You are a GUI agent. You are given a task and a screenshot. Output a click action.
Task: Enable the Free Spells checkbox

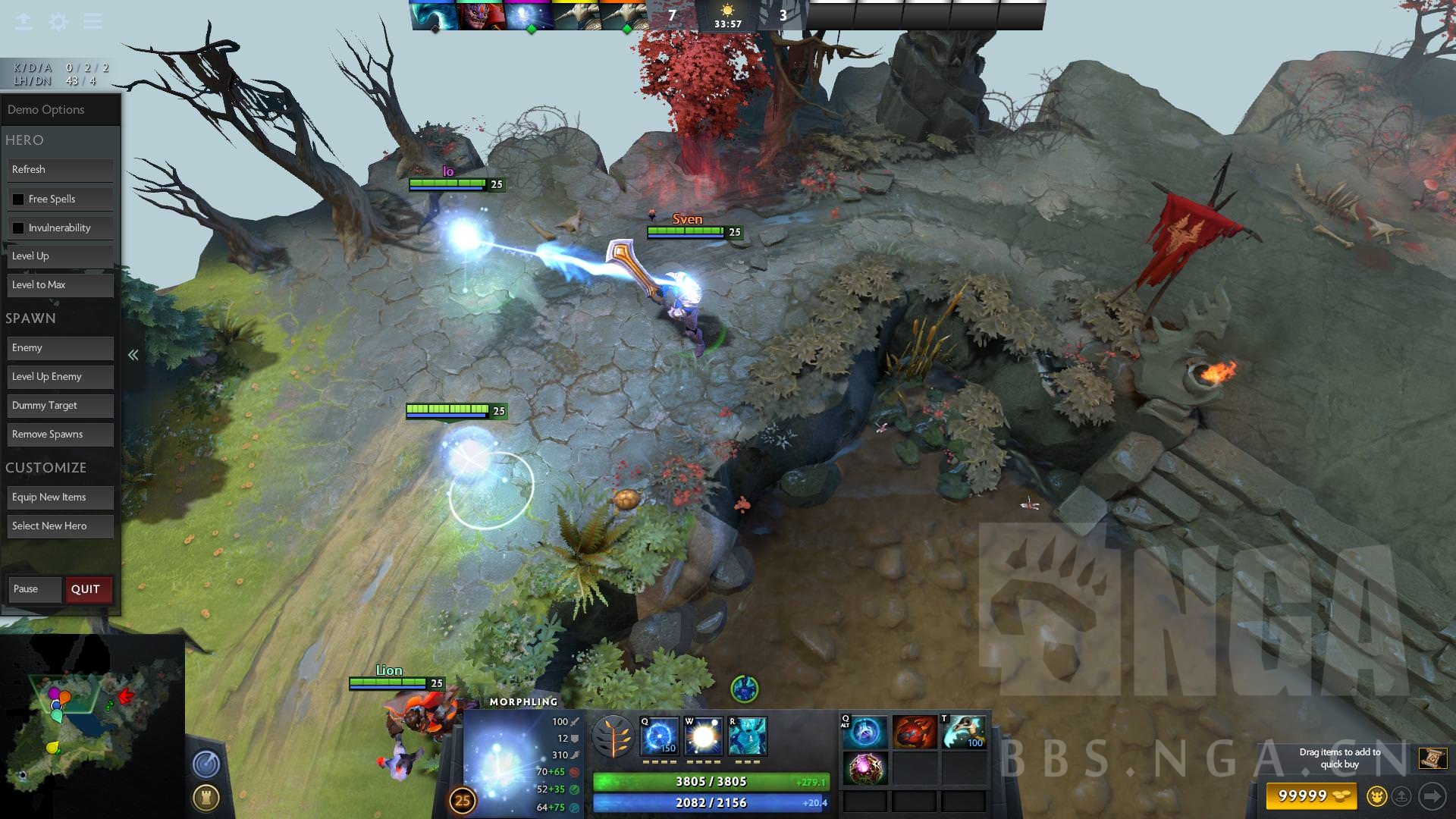19,199
